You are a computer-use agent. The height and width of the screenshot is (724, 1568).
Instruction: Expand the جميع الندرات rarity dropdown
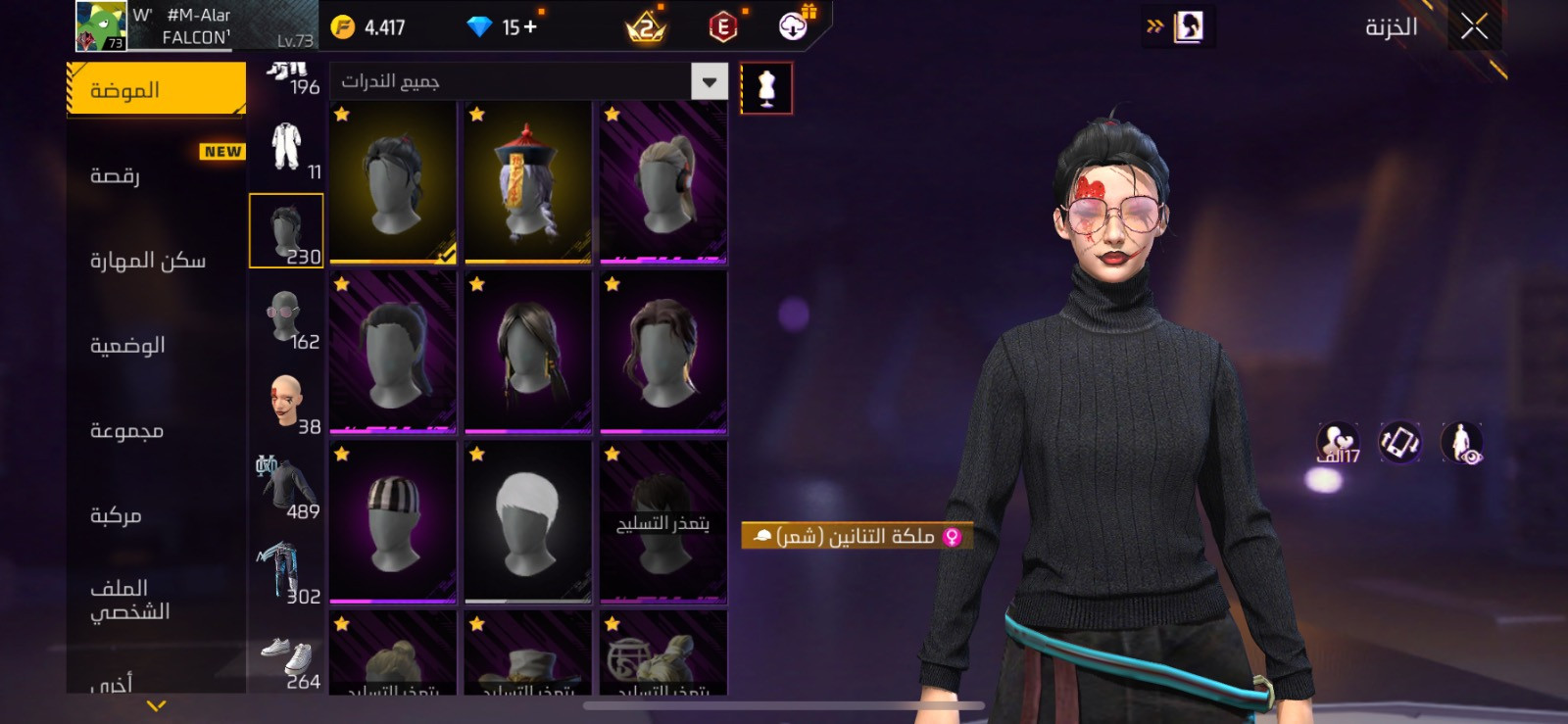709,81
